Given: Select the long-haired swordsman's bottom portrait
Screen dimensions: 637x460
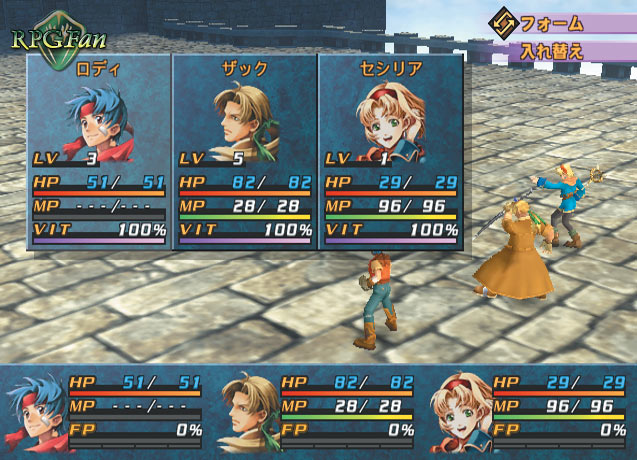Looking at the screenshot, I should coord(246,412).
